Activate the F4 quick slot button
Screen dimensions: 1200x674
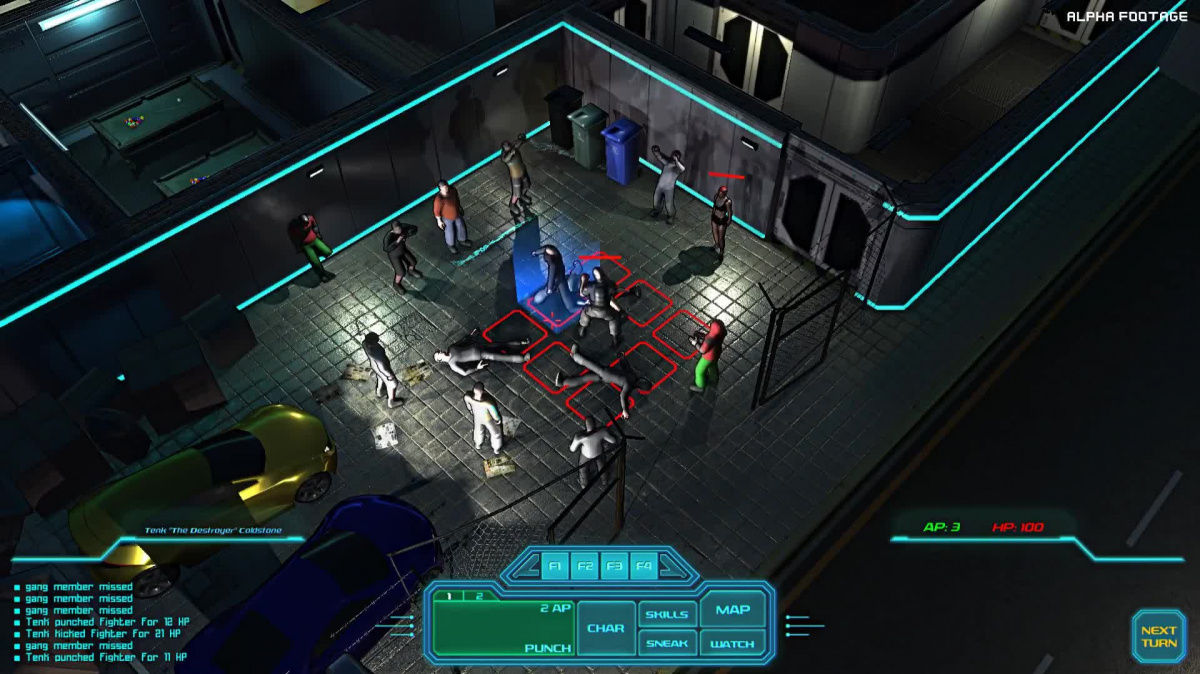(643, 567)
